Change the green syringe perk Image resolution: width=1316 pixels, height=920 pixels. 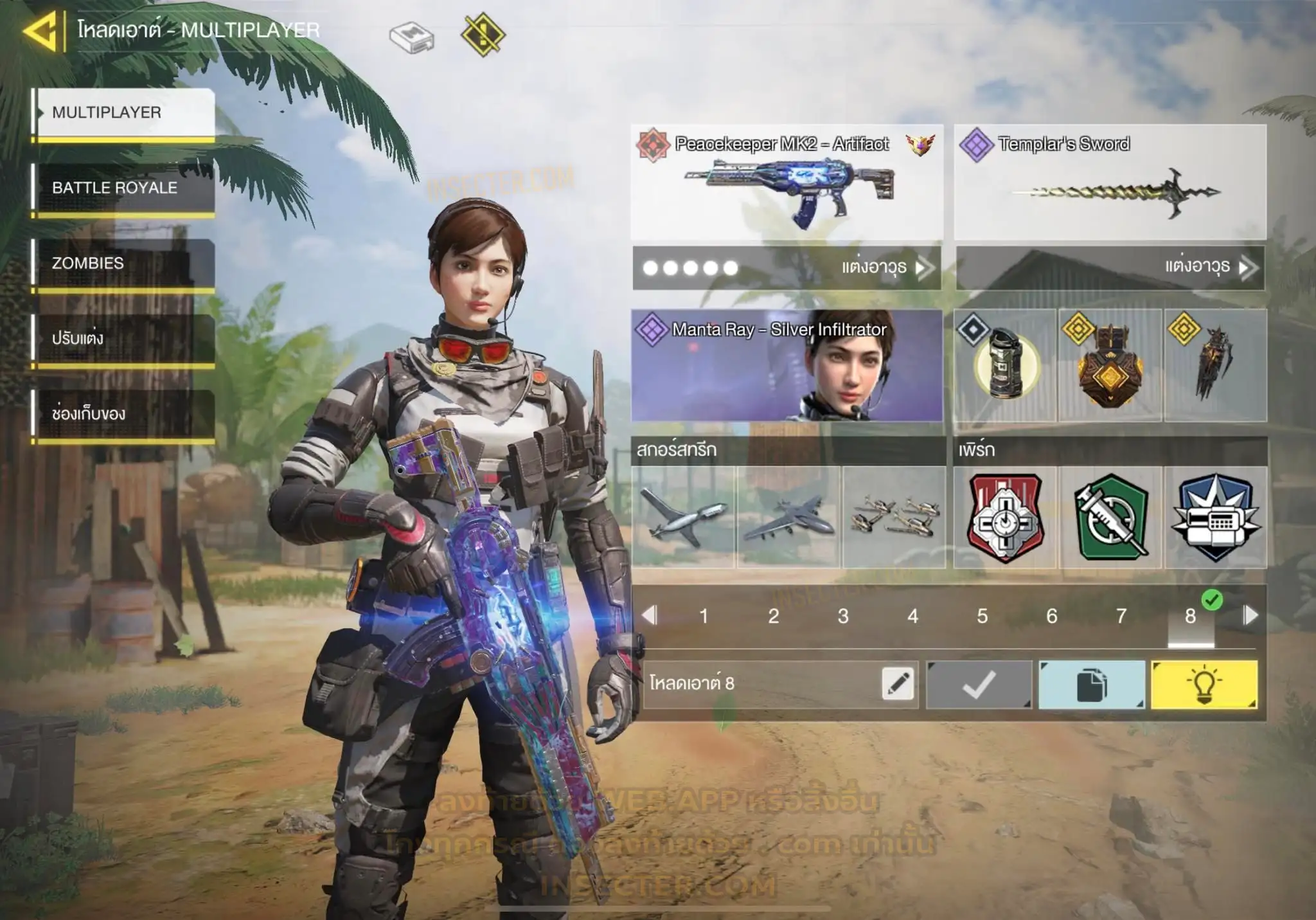pyautogui.click(x=1110, y=518)
